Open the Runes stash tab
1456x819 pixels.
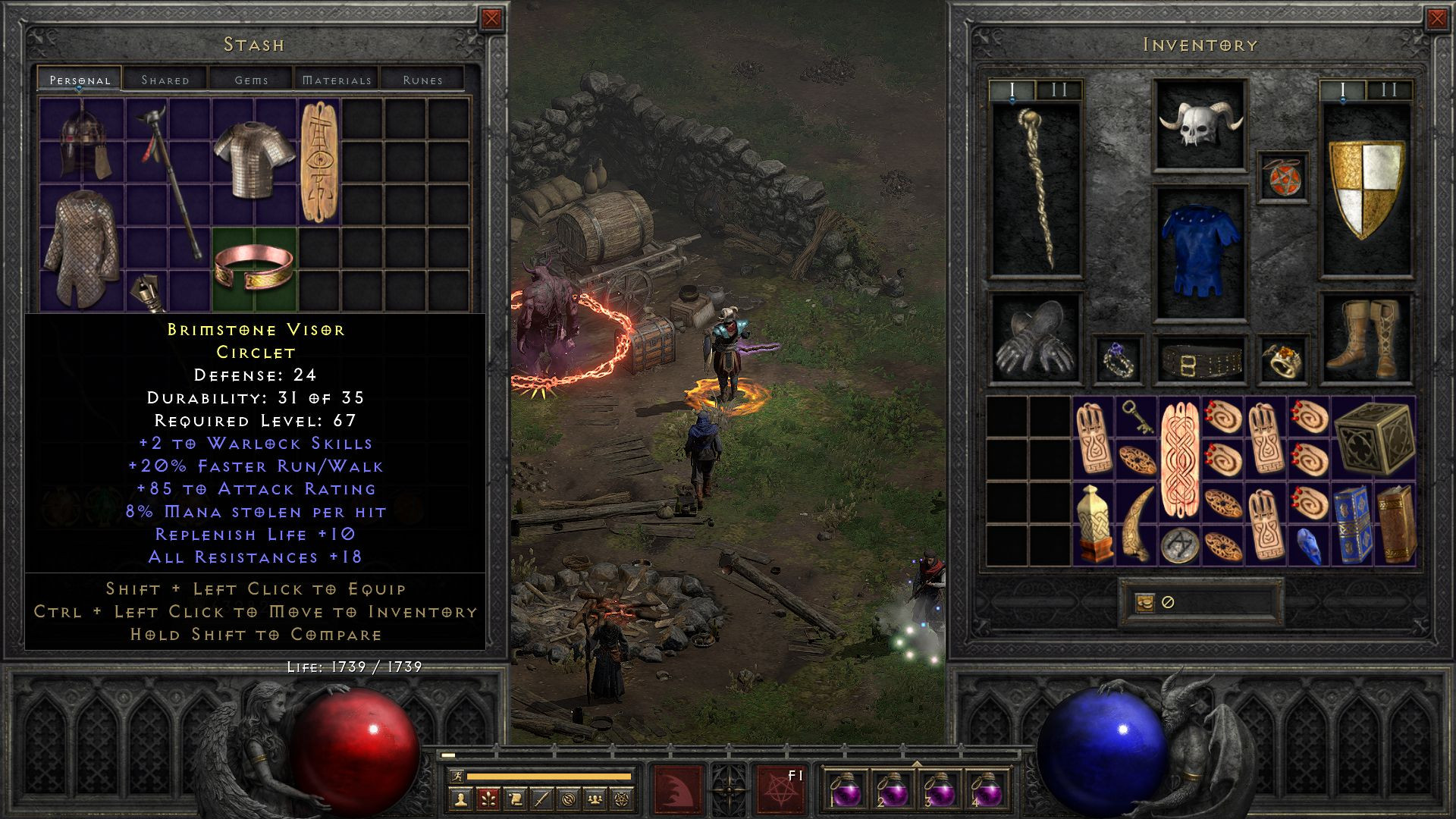tap(425, 79)
